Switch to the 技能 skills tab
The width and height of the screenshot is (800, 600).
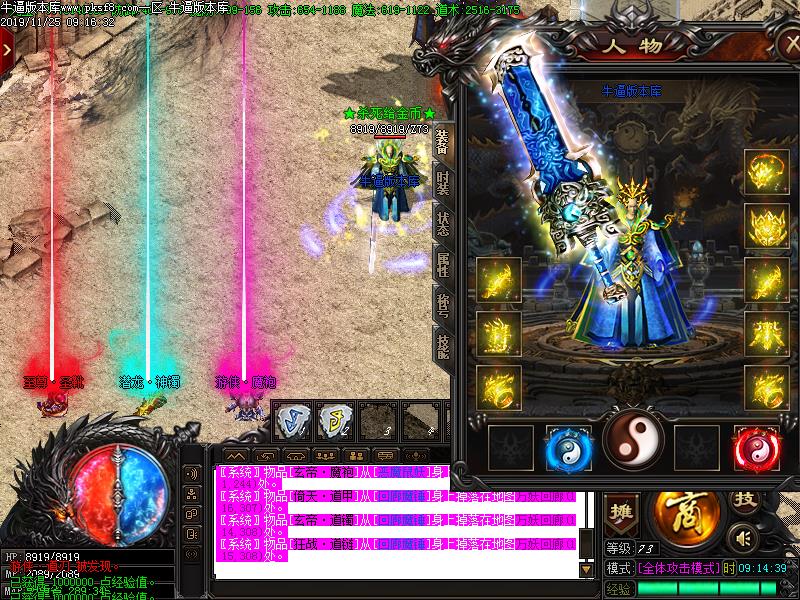pos(443,346)
